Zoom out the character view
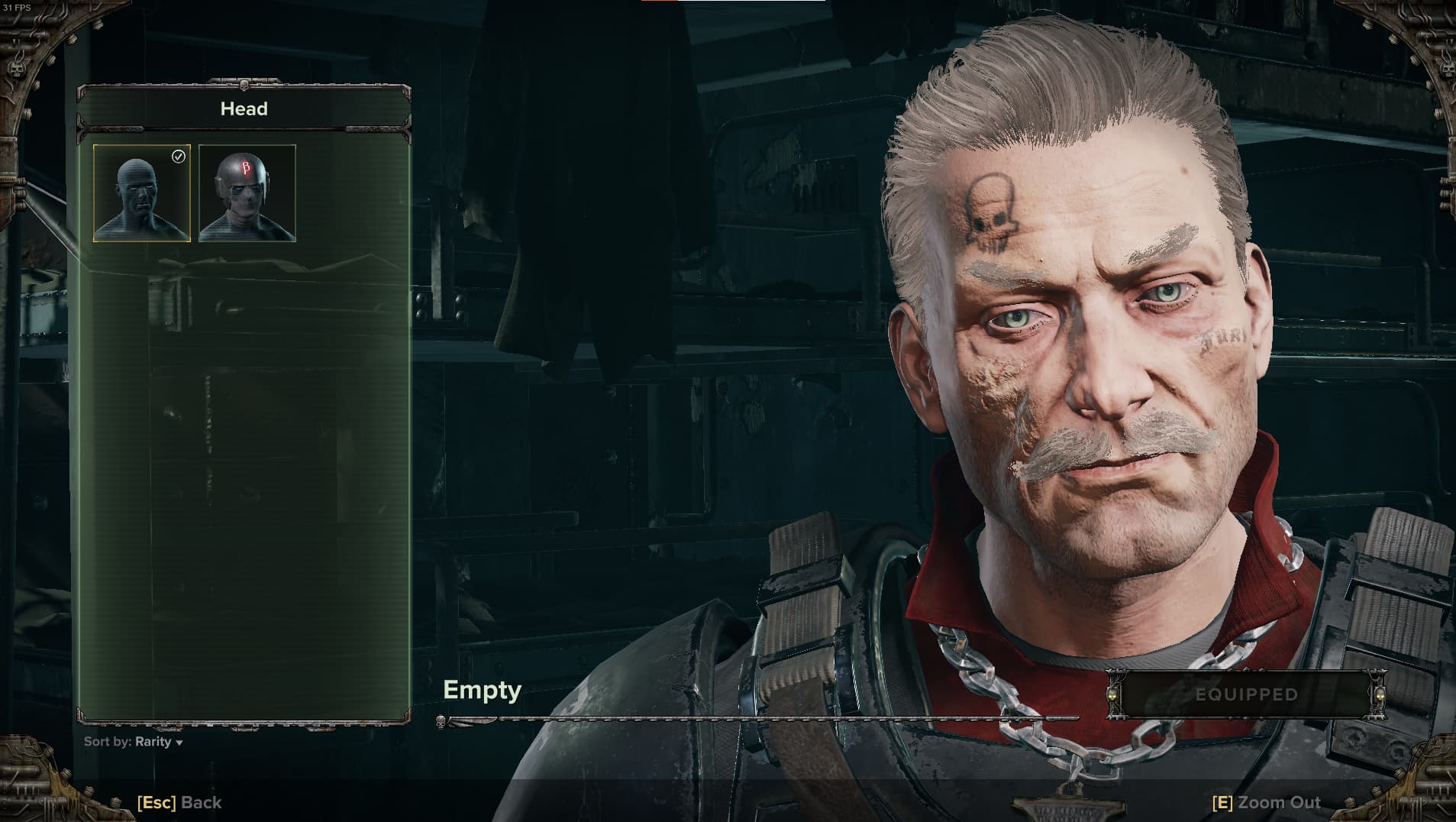 [1266, 802]
